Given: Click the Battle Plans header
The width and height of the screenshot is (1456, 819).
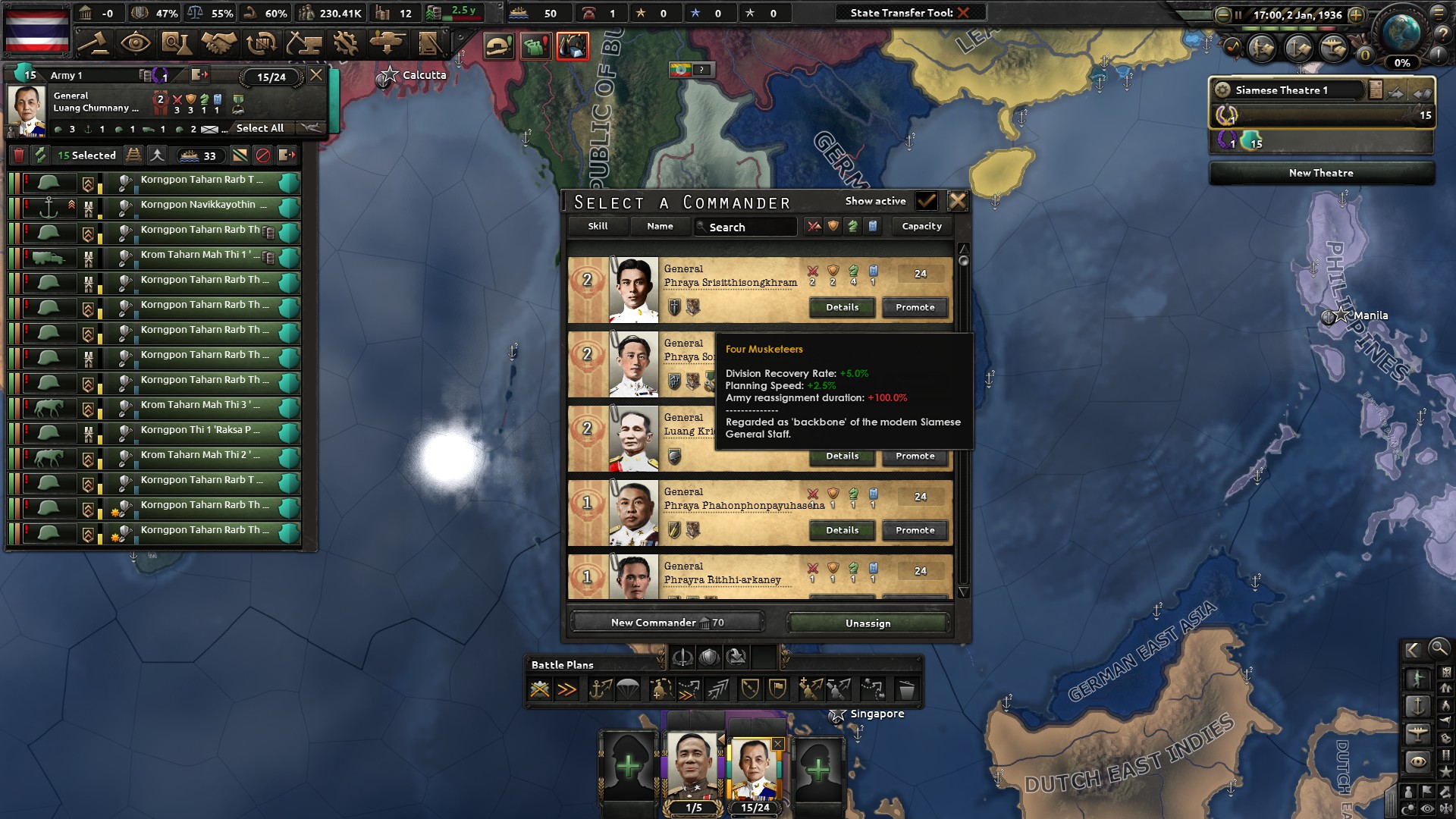Looking at the screenshot, I should click(563, 664).
